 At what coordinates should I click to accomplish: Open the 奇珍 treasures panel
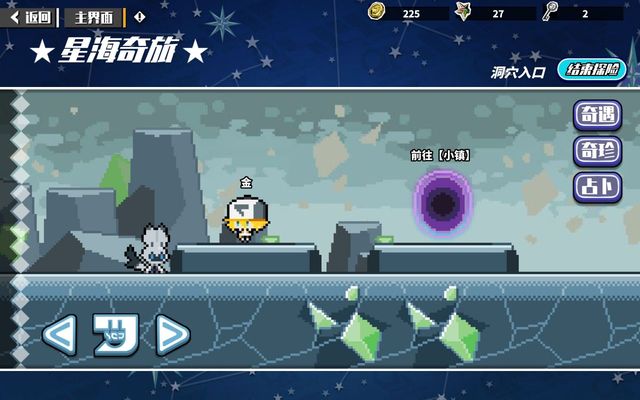click(x=597, y=151)
